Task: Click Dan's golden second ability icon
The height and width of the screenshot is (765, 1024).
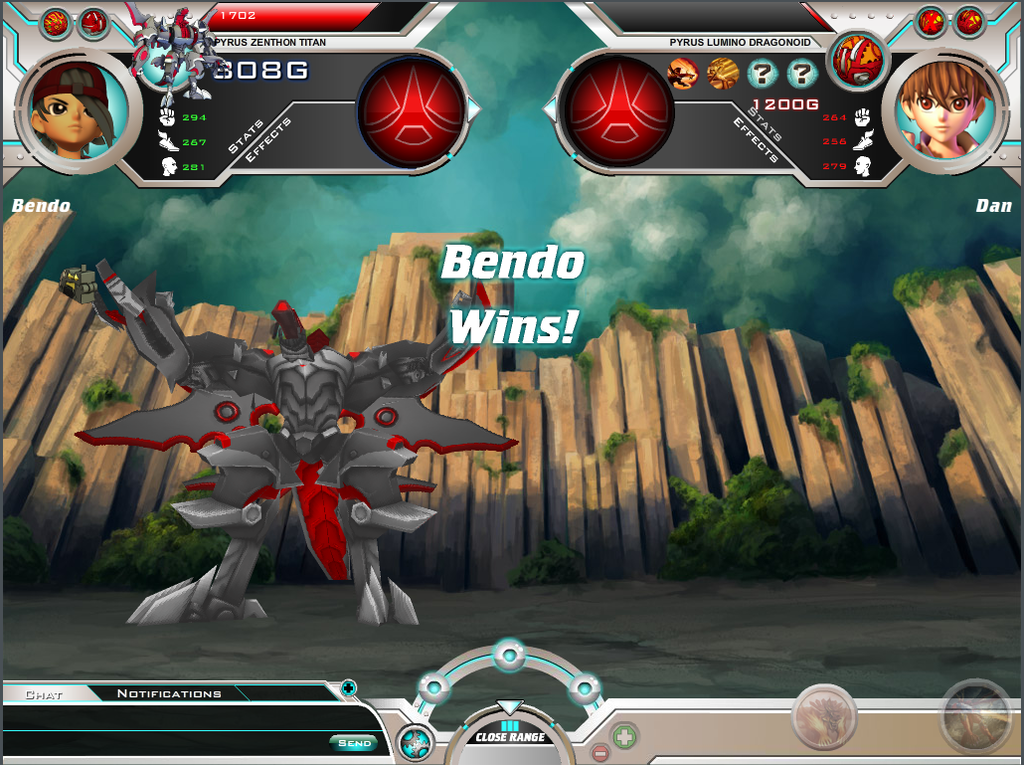Action: tap(722, 73)
